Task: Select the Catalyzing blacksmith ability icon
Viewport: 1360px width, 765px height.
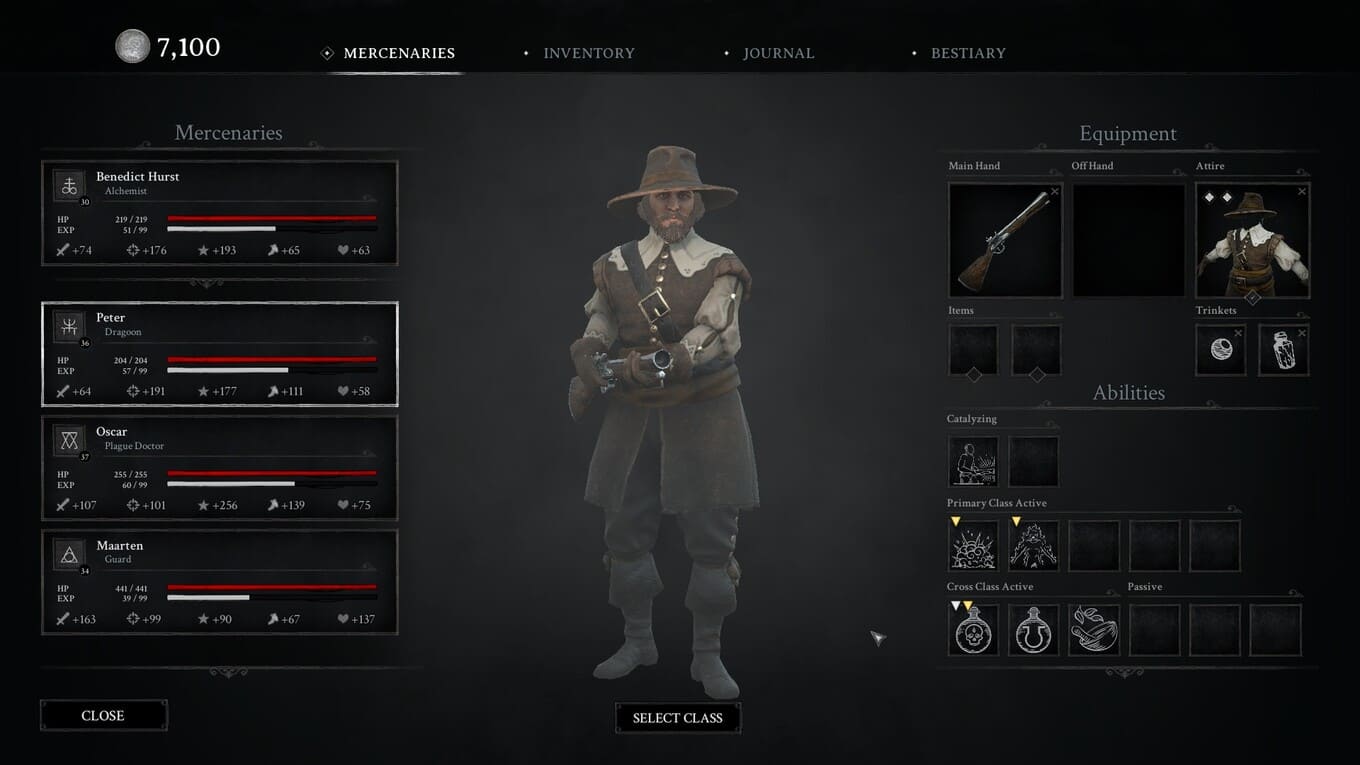Action: pos(973,461)
